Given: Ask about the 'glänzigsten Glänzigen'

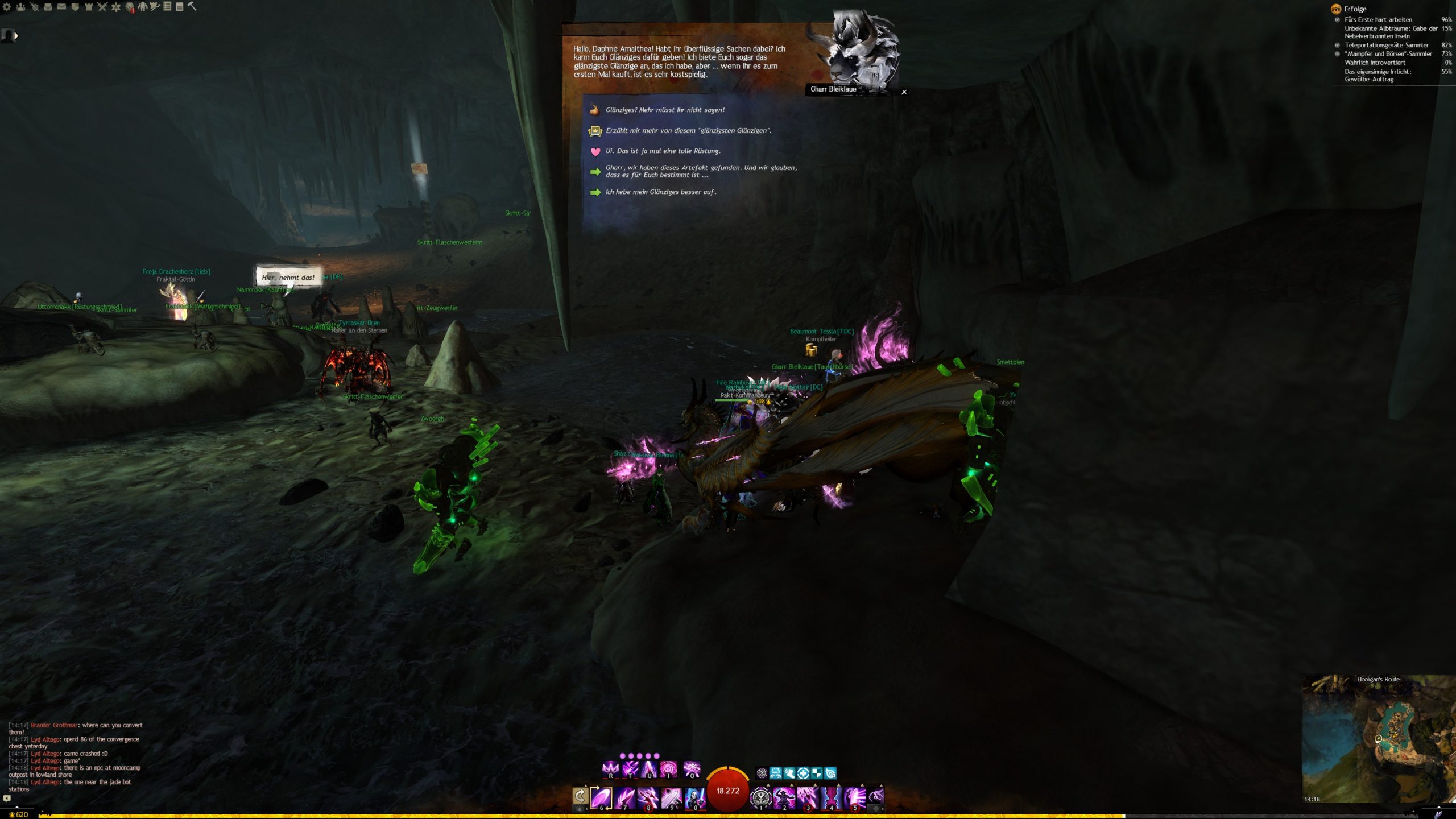Looking at the screenshot, I should tap(688, 131).
